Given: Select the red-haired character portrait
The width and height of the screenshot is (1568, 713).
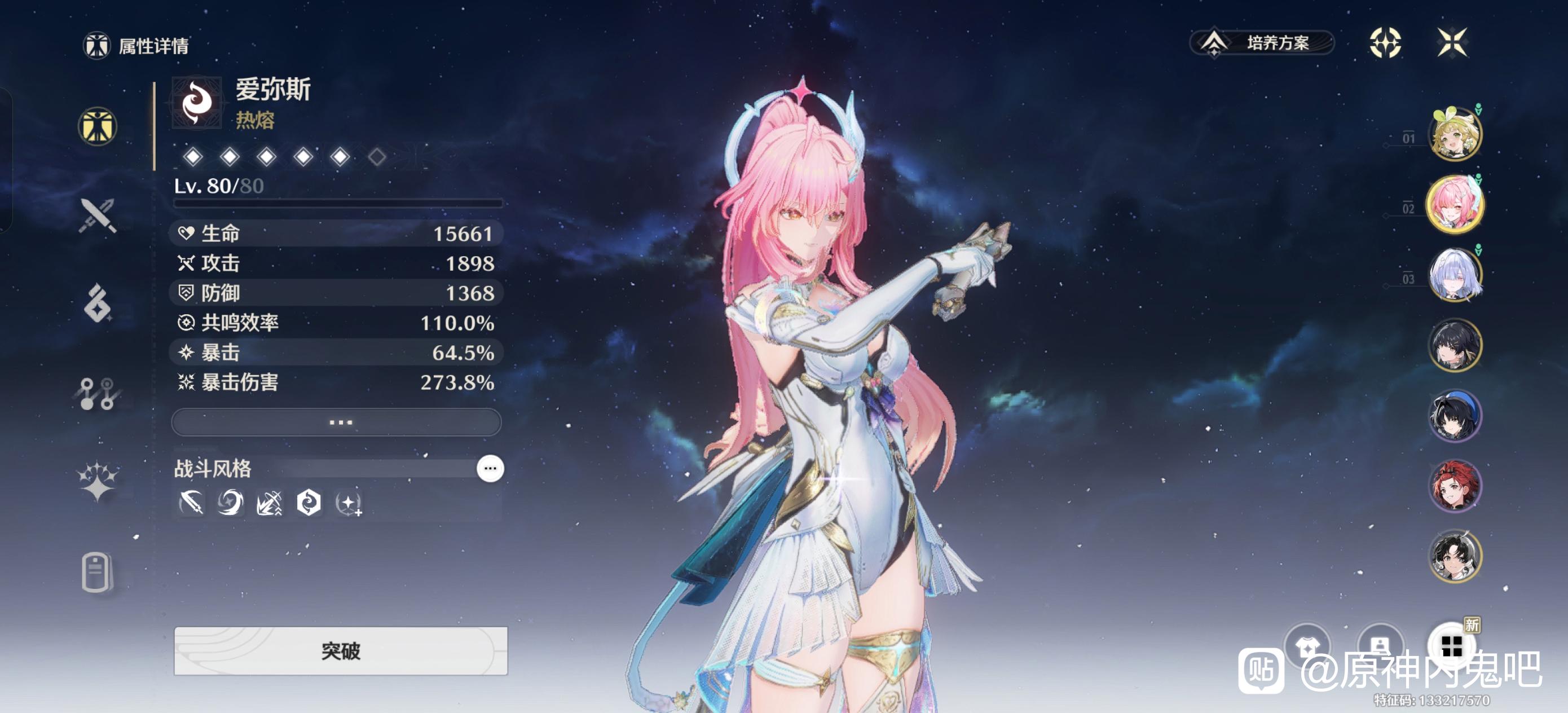Looking at the screenshot, I should pyautogui.click(x=1455, y=486).
